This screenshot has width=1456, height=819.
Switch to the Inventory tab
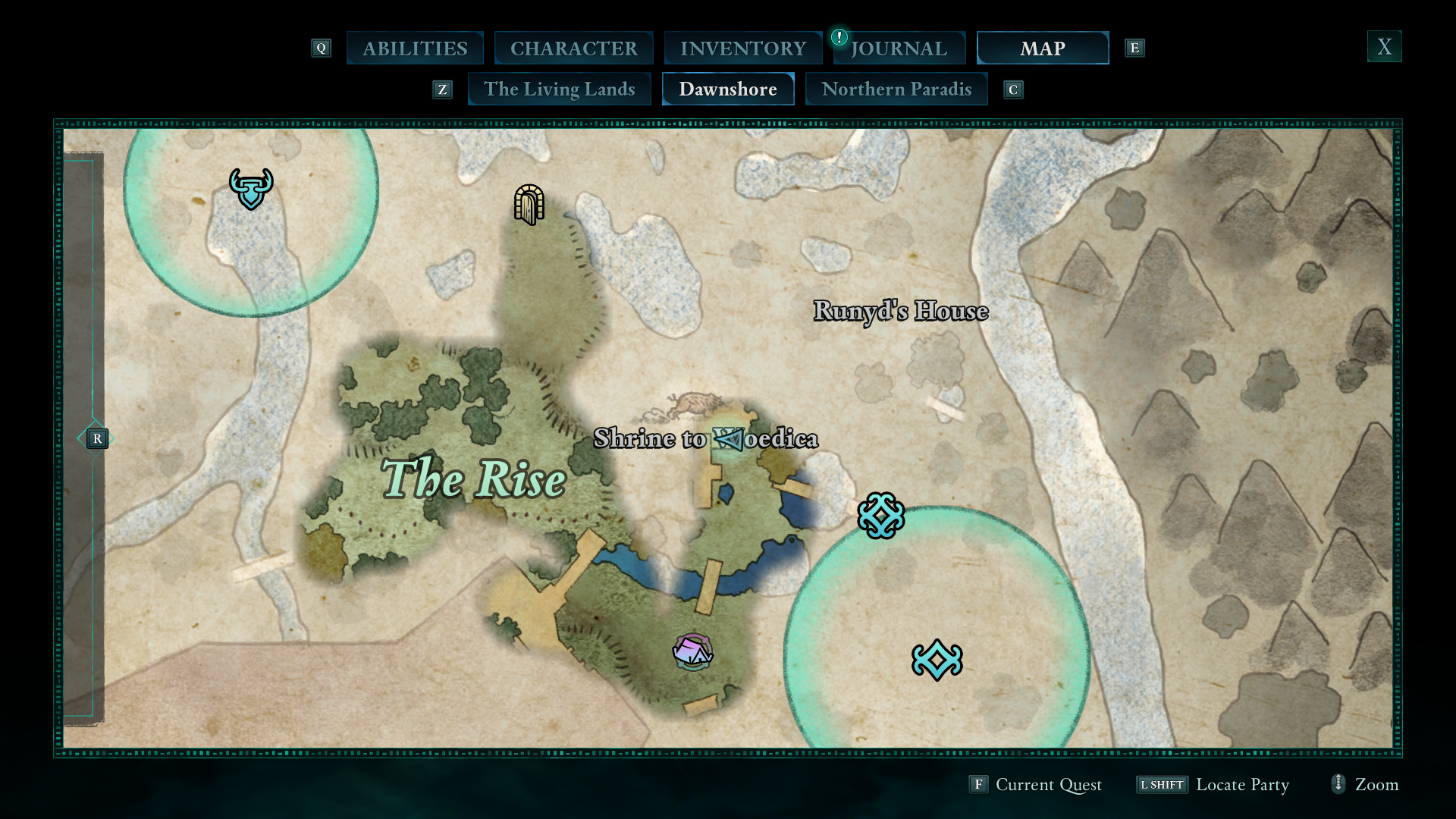point(743,48)
